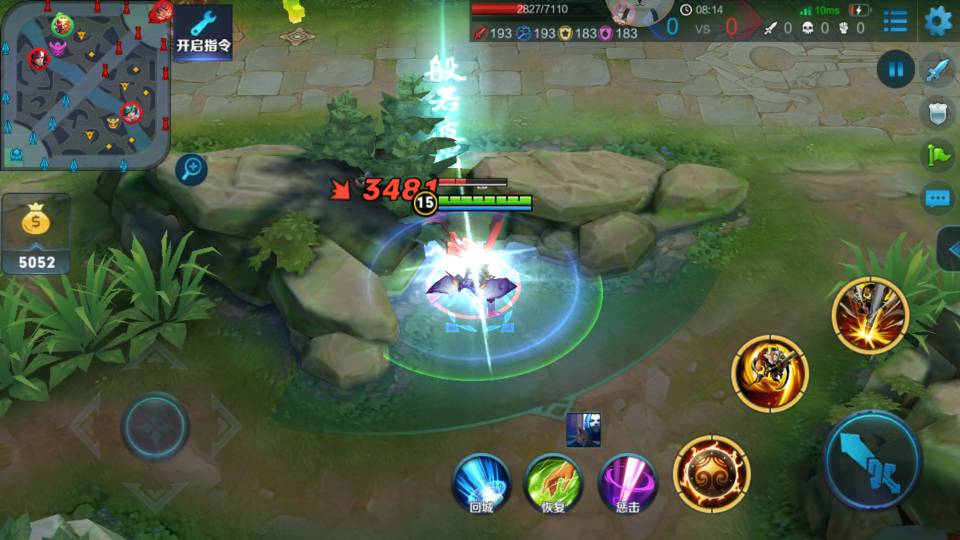960x540 pixels.
Task: Cast the red warrior ability icon
Action: pyautogui.click(x=769, y=373)
